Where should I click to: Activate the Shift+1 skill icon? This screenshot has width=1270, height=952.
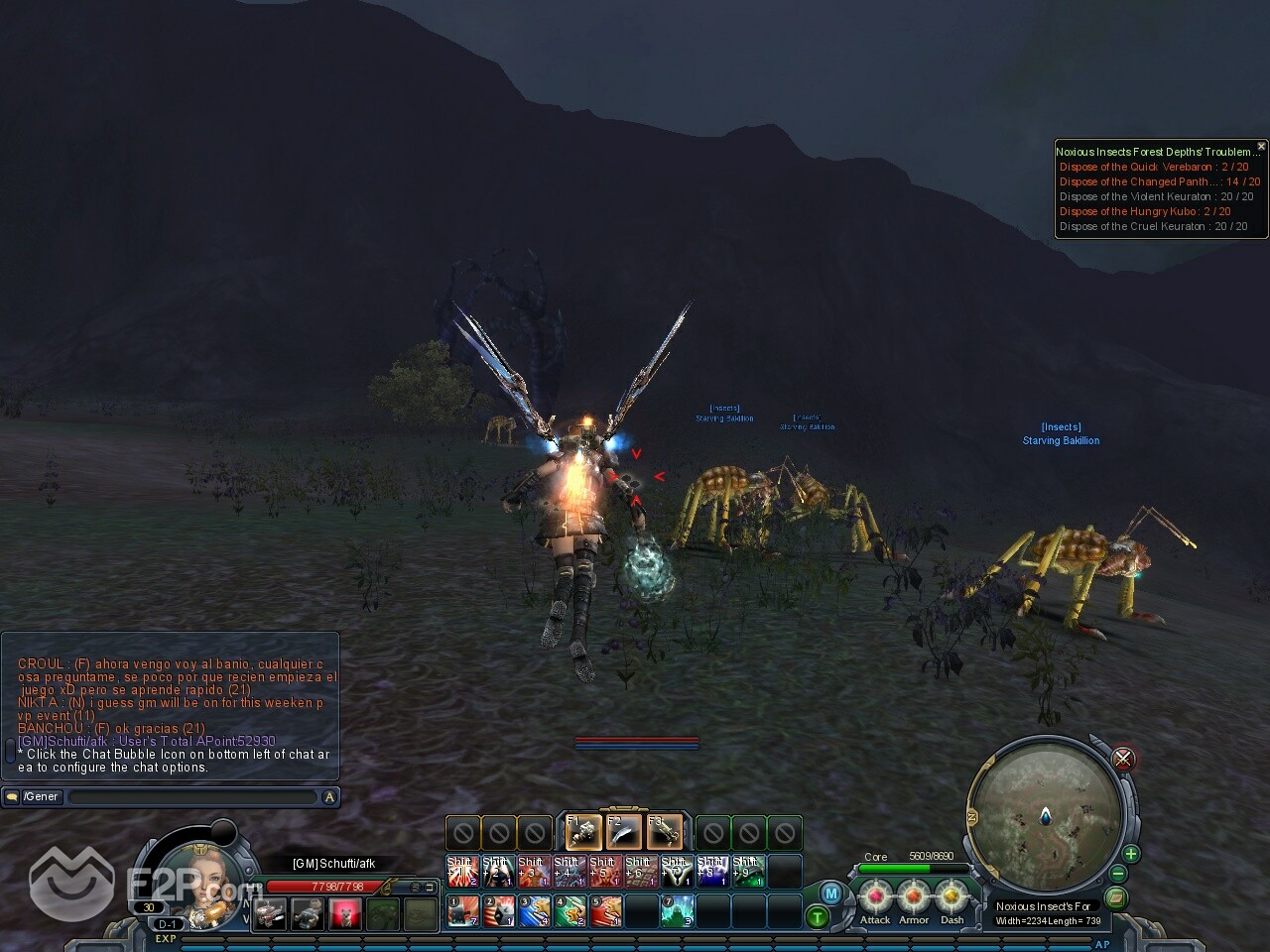[x=462, y=871]
